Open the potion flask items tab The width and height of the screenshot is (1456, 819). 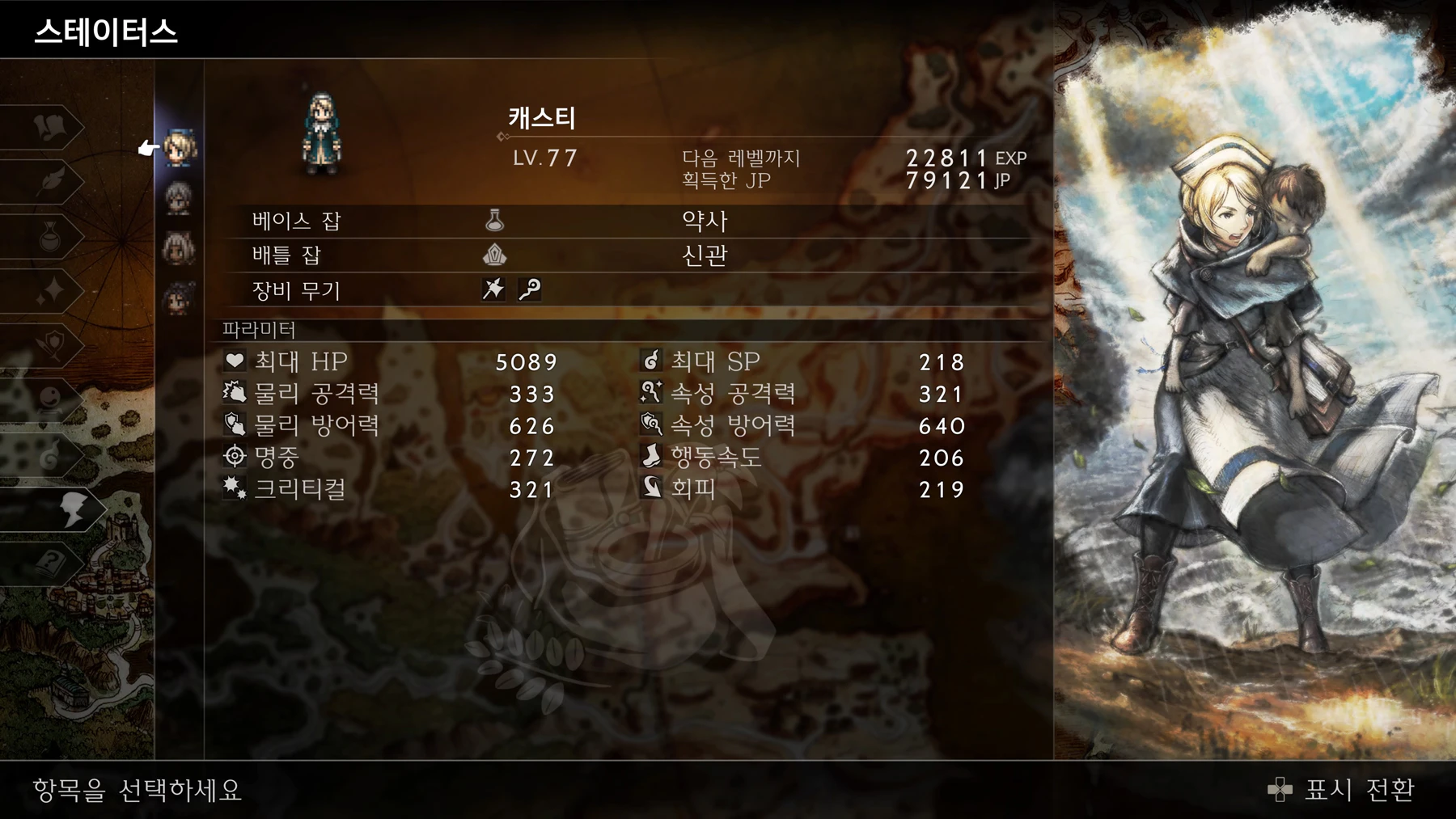(50, 236)
